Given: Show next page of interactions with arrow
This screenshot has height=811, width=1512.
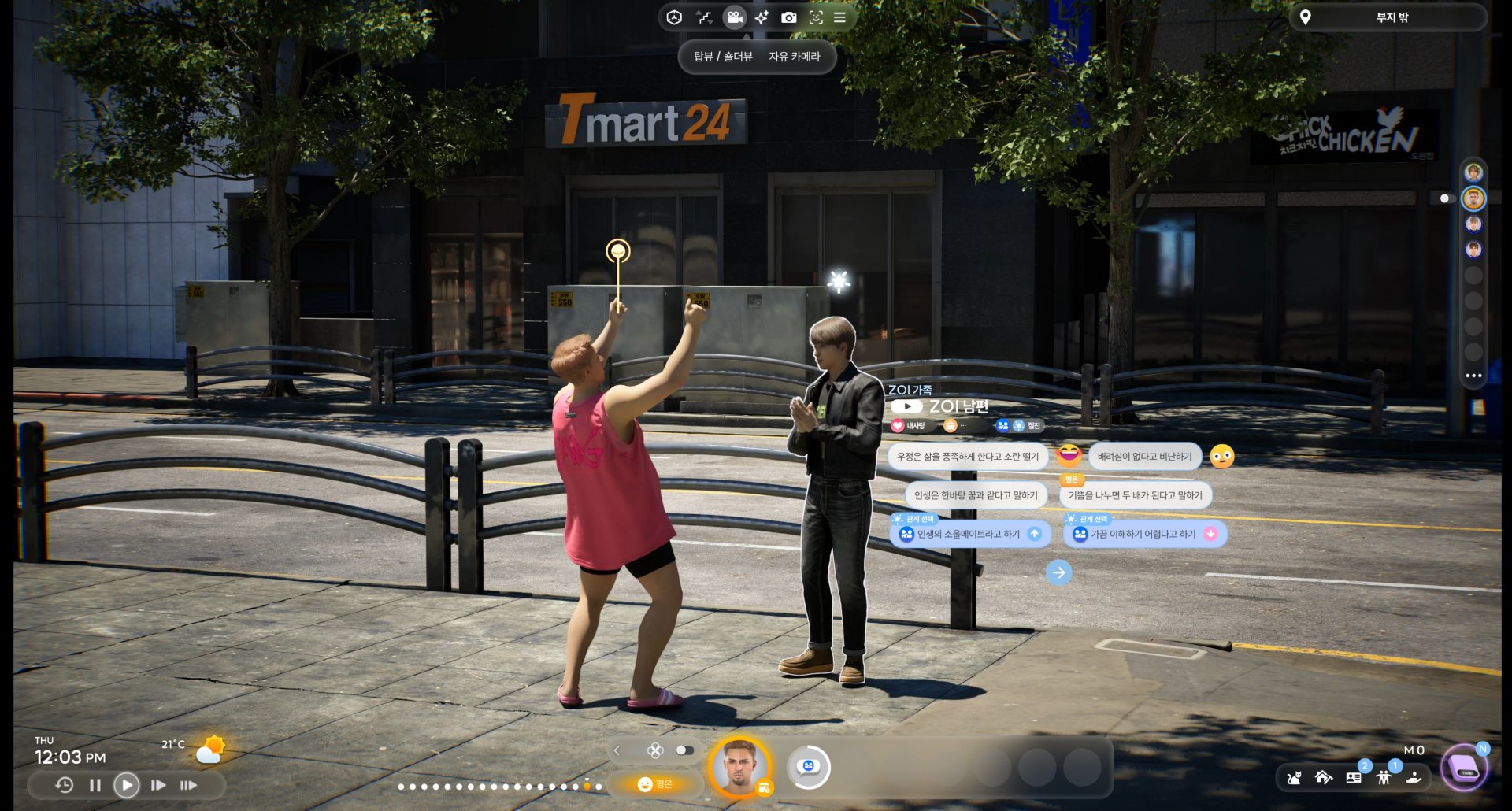Looking at the screenshot, I should pos(1058,572).
